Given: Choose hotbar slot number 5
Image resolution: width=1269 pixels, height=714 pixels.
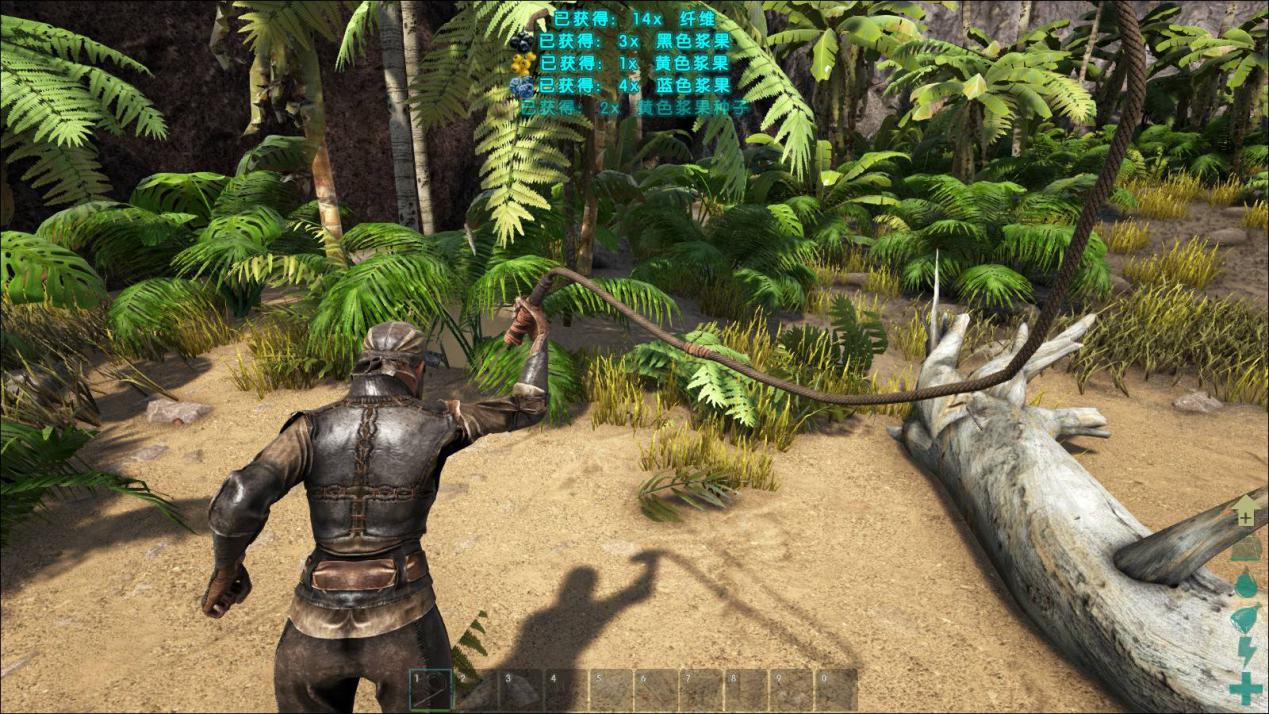Looking at the screenshot, I should point(611,689).
